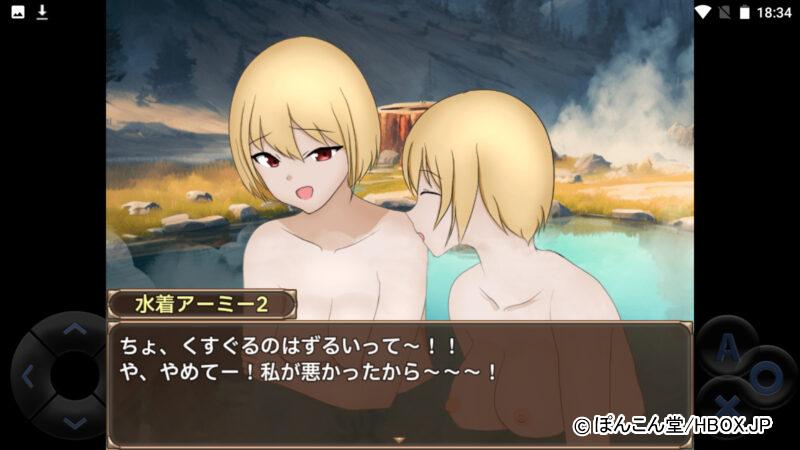Tap the D-pad down arrow

75,423
